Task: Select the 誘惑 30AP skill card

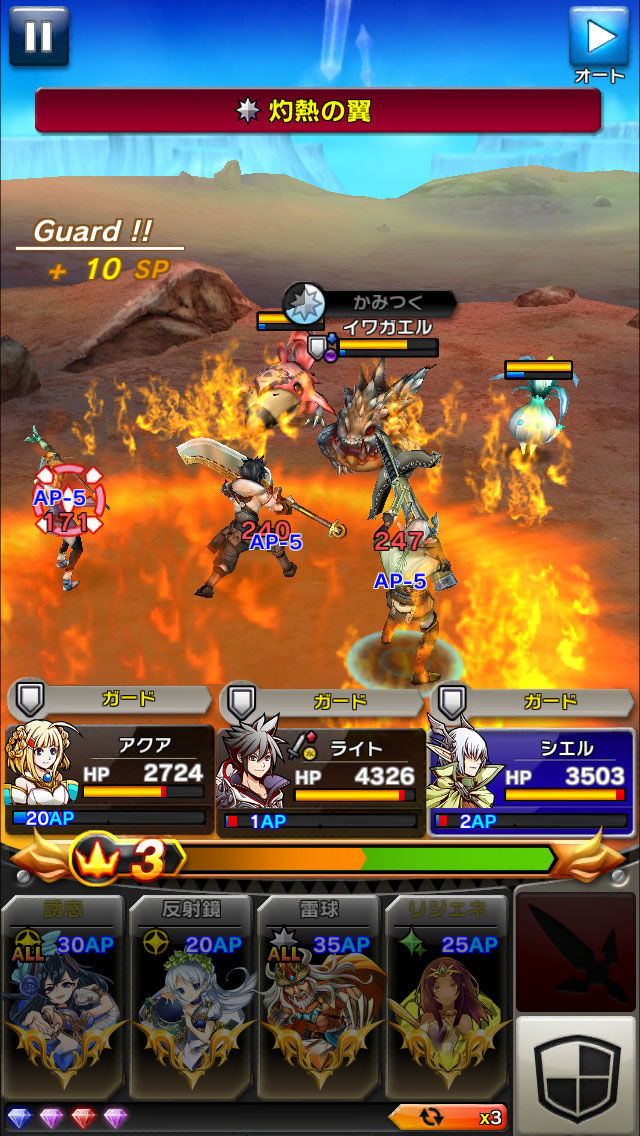Action: pos(64,995)
